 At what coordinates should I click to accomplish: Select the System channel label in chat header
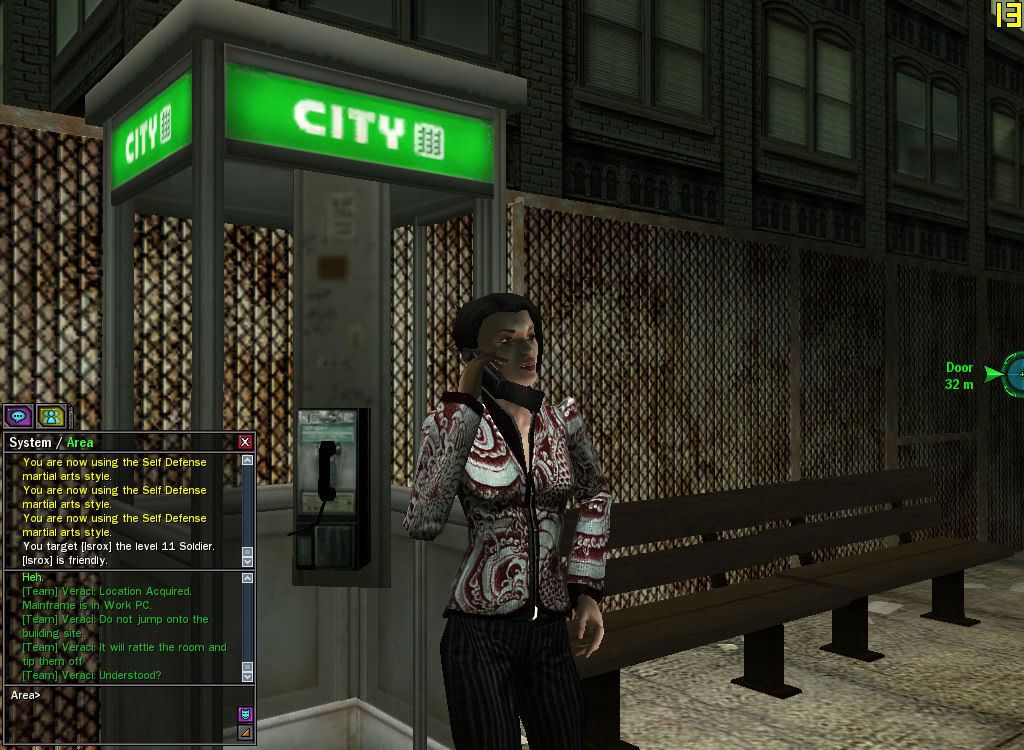30,442
